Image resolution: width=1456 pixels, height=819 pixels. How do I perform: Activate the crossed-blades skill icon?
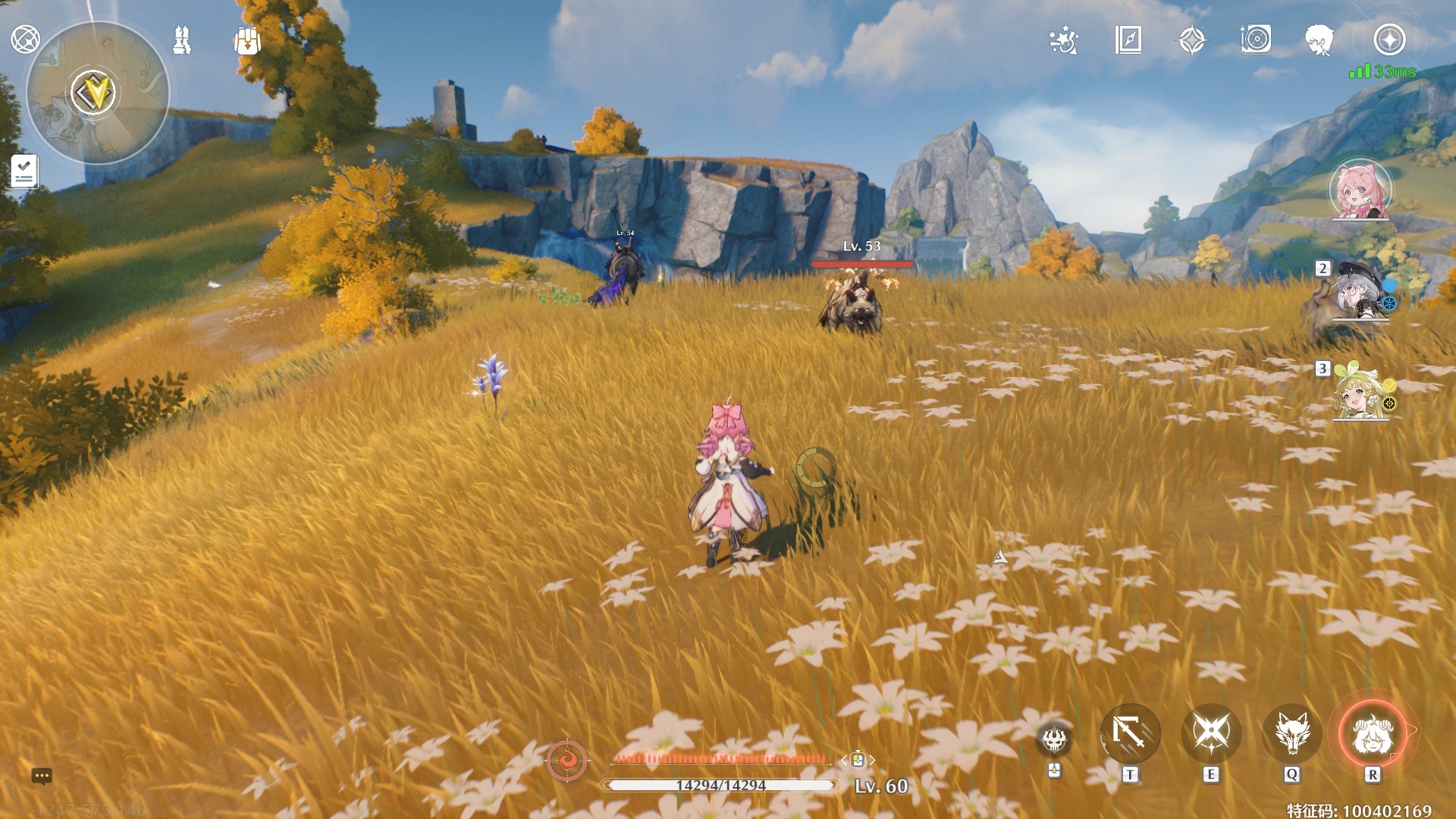coord(1211,733)
